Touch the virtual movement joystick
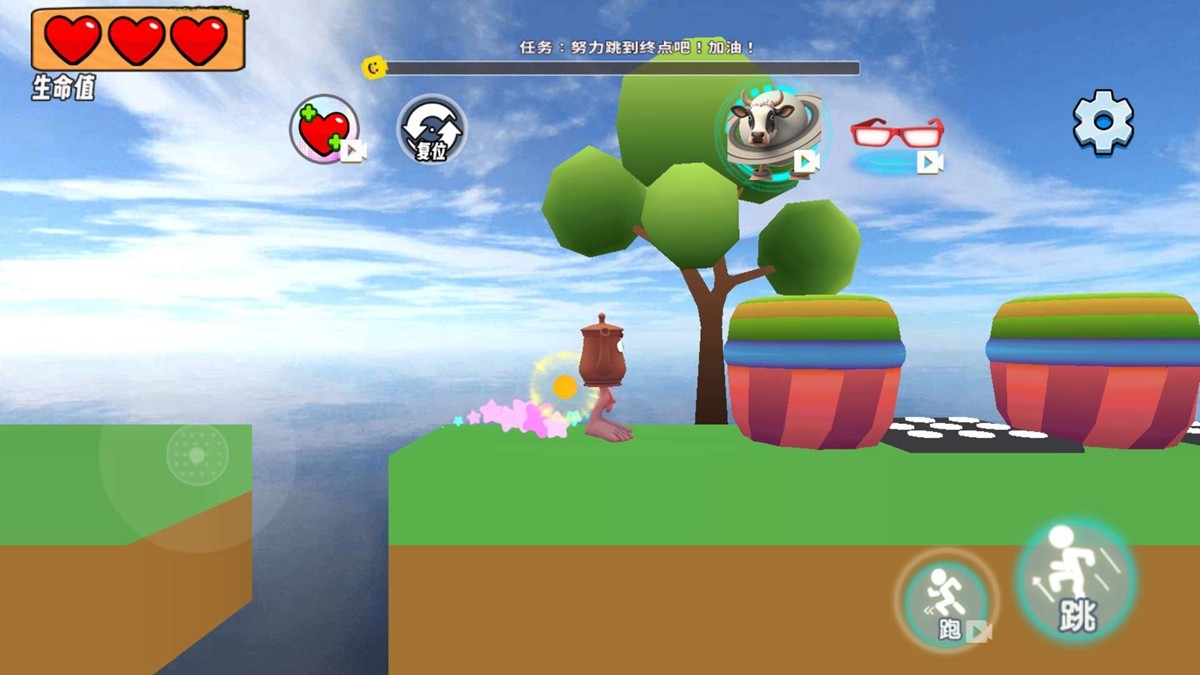The image size is (1200, 675). click(x=197, y=455)
